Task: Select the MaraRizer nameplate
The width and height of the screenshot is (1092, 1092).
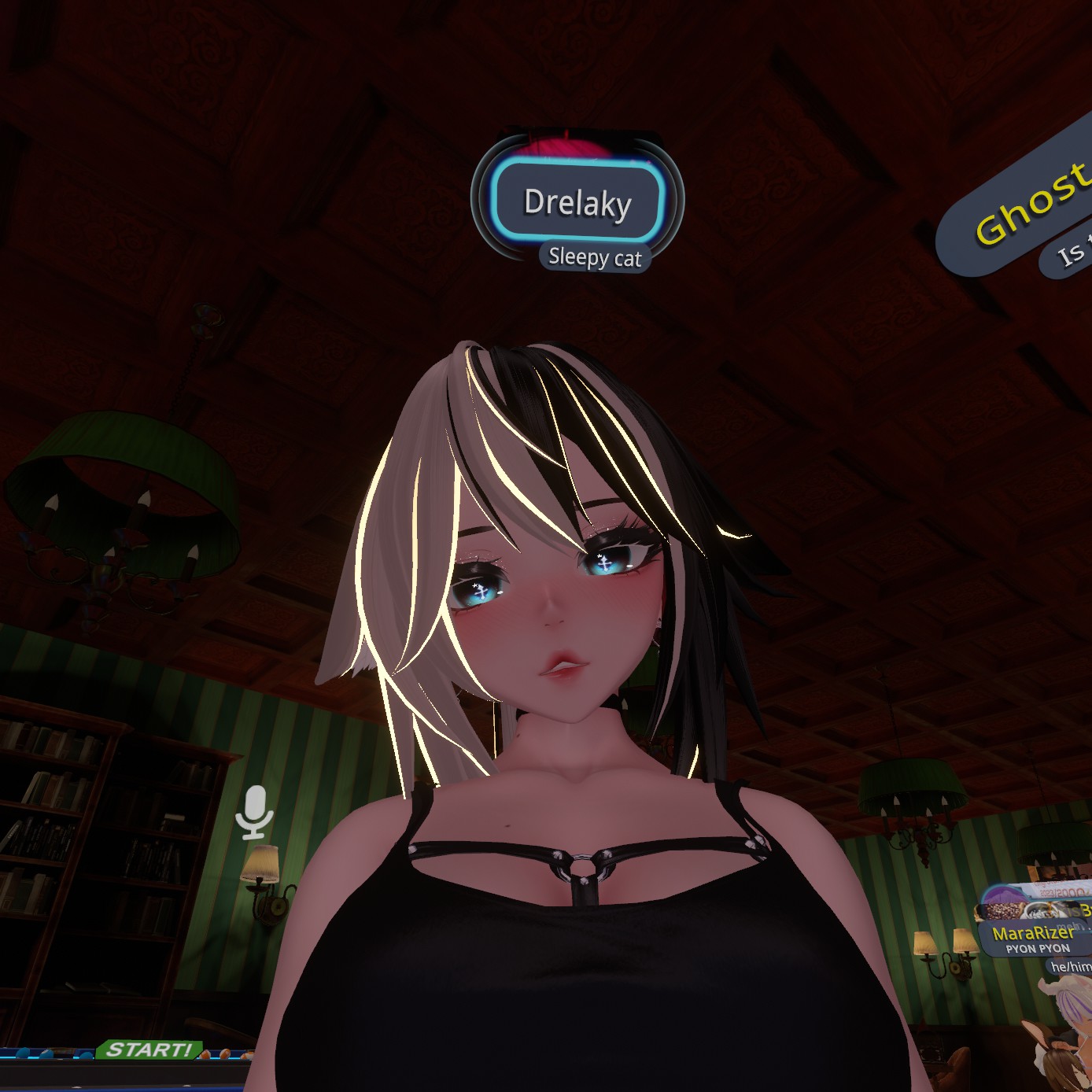Action: coord(1033,934)
